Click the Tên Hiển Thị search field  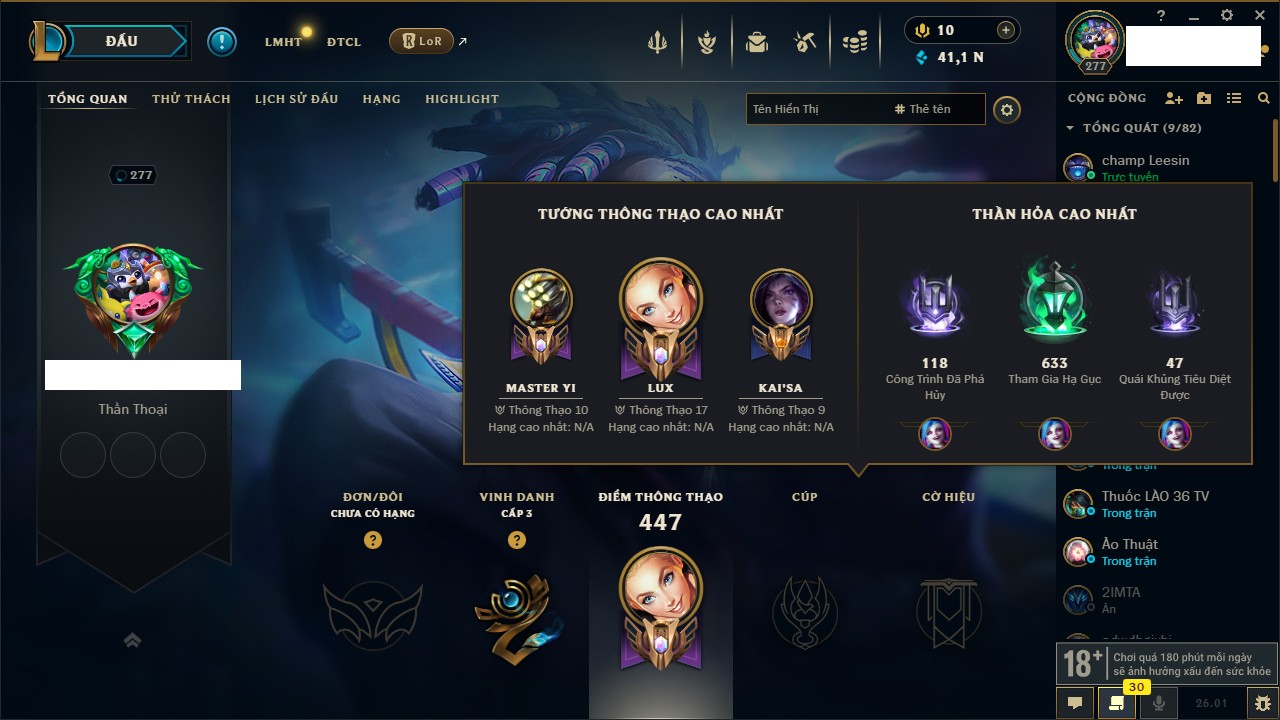pos(815,109)
